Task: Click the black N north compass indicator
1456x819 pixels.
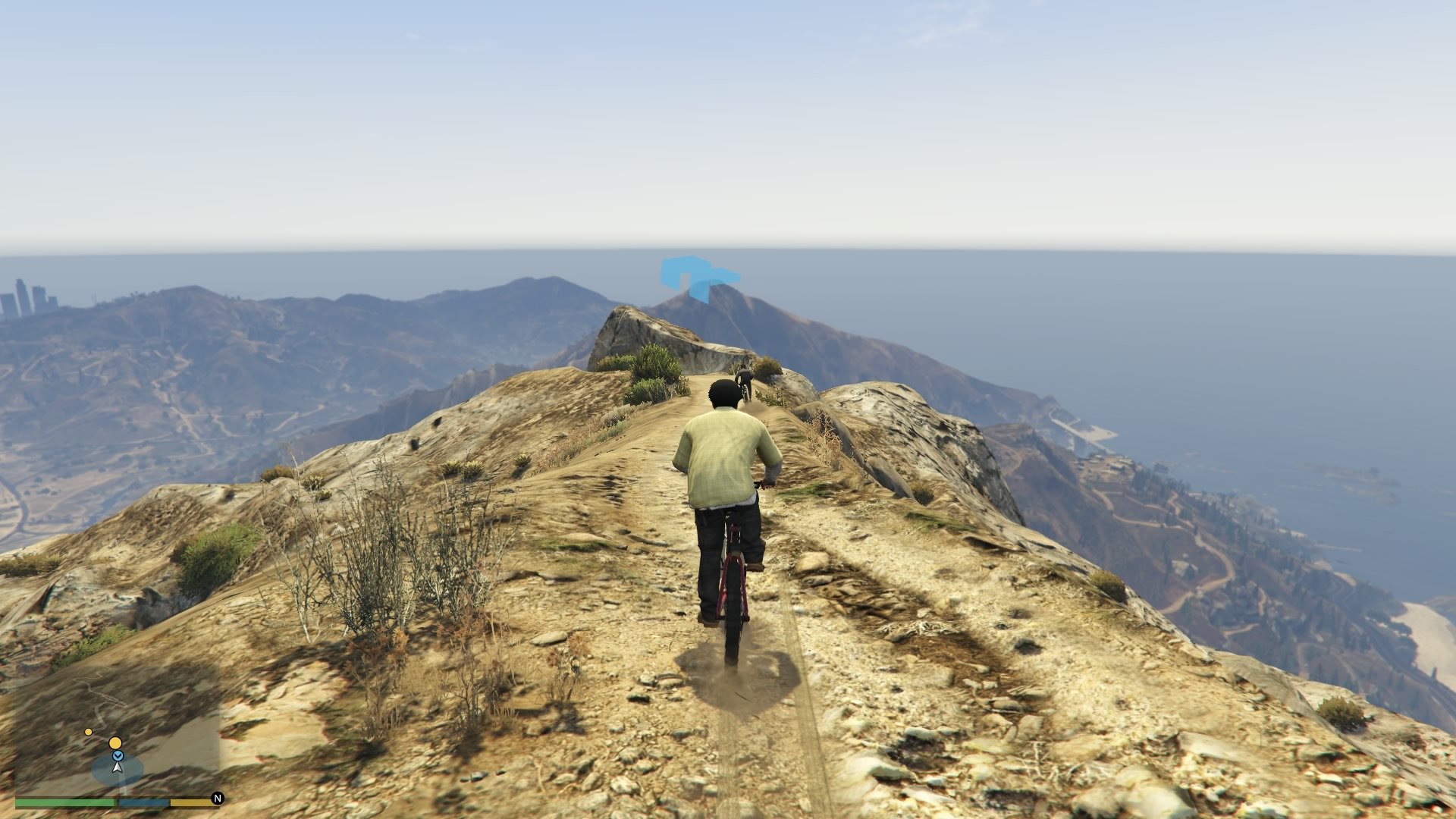Action: (218, 798)
